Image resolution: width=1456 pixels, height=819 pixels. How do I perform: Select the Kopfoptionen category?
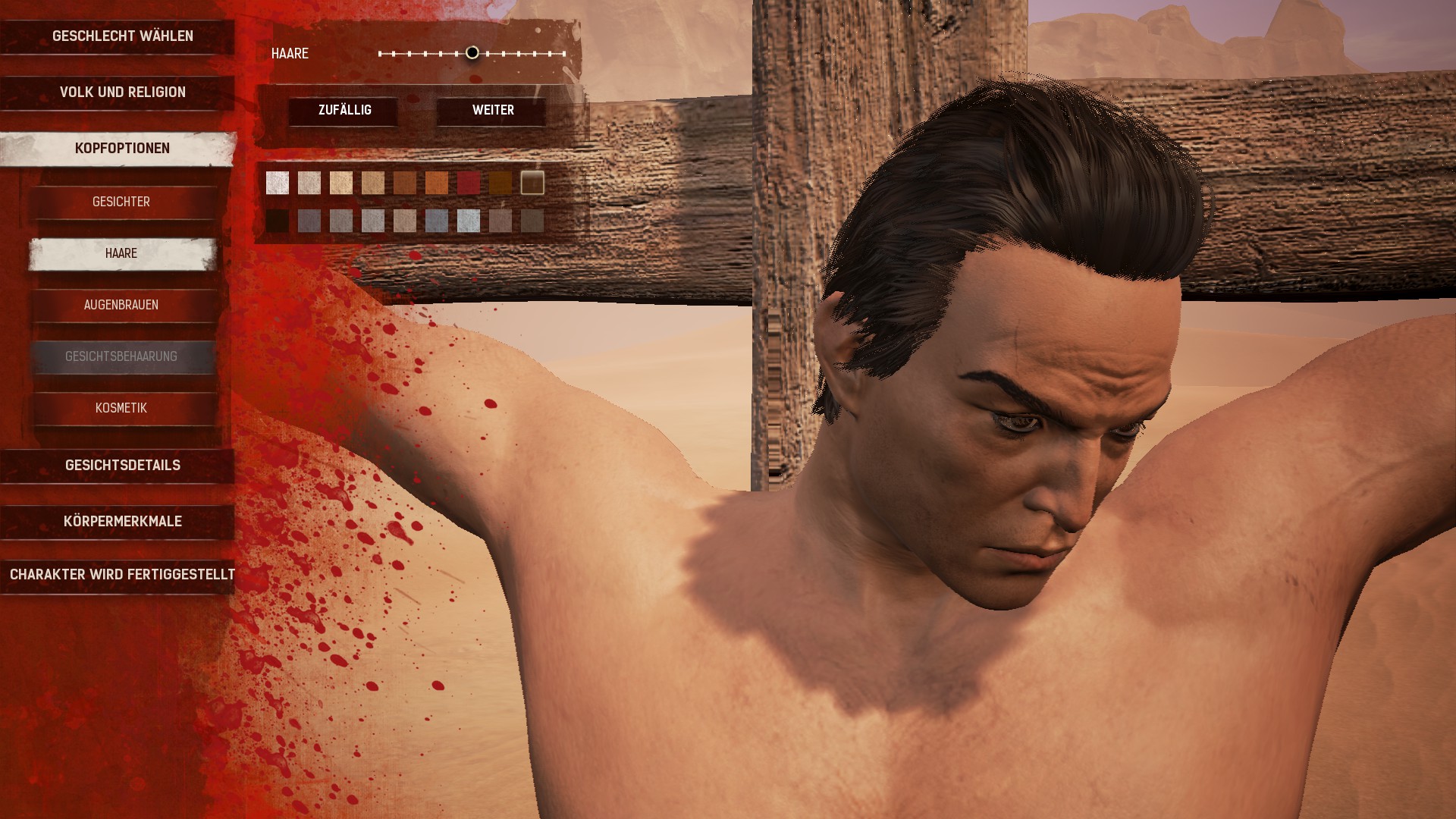pos(122,149)
